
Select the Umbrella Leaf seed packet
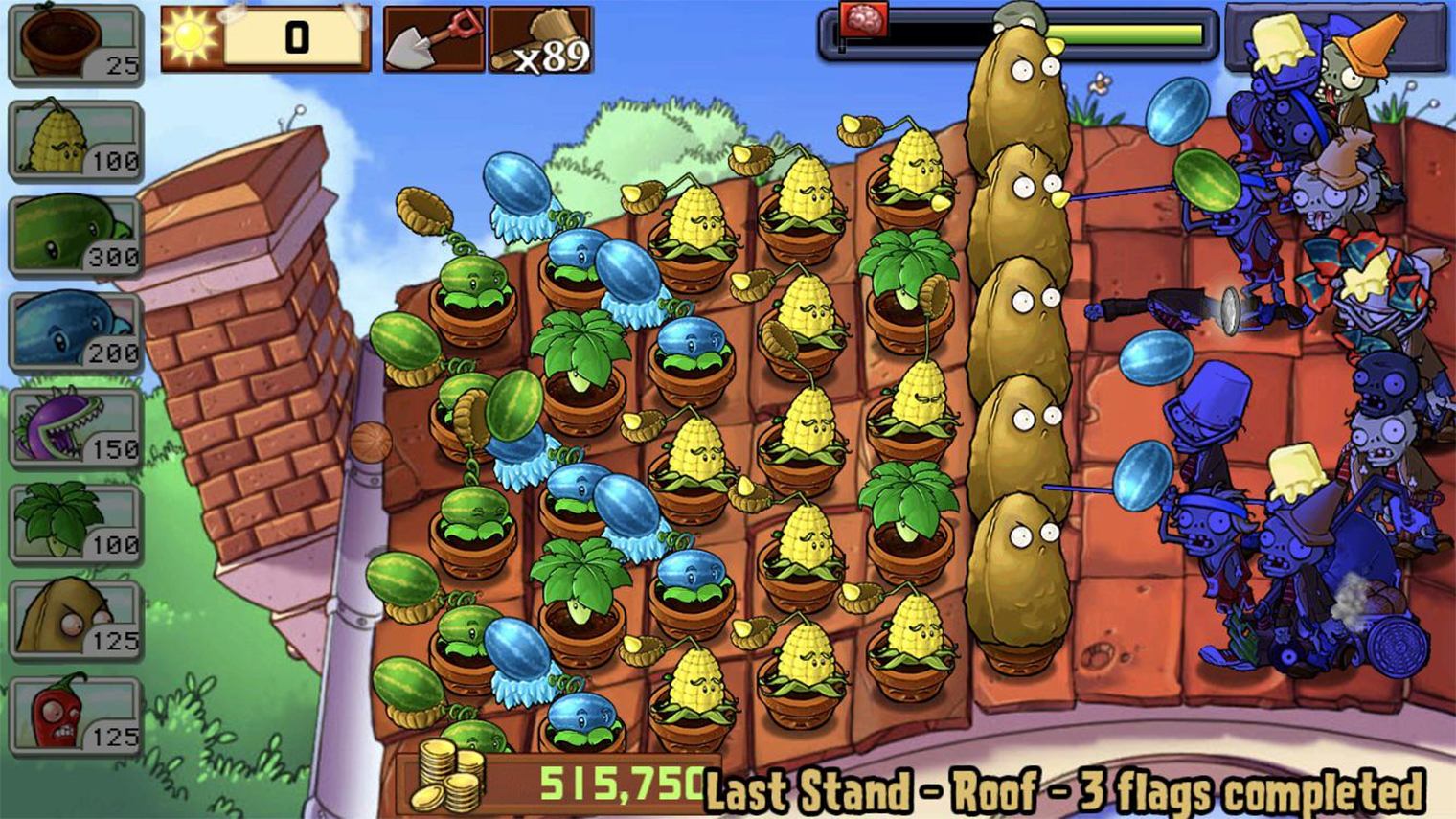point(75,524)
